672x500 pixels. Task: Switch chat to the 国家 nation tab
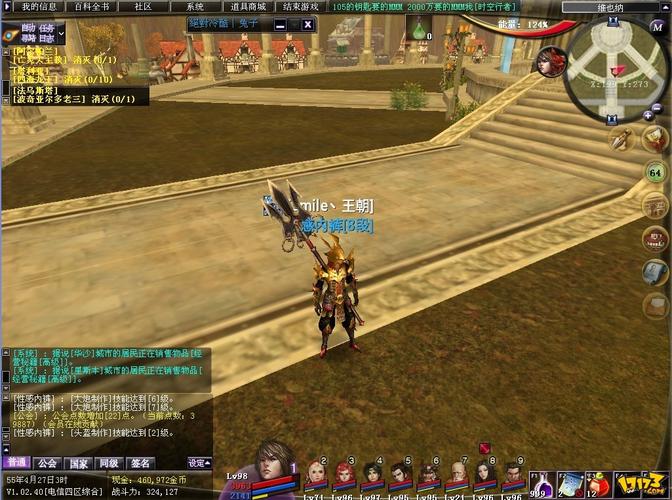78,463
